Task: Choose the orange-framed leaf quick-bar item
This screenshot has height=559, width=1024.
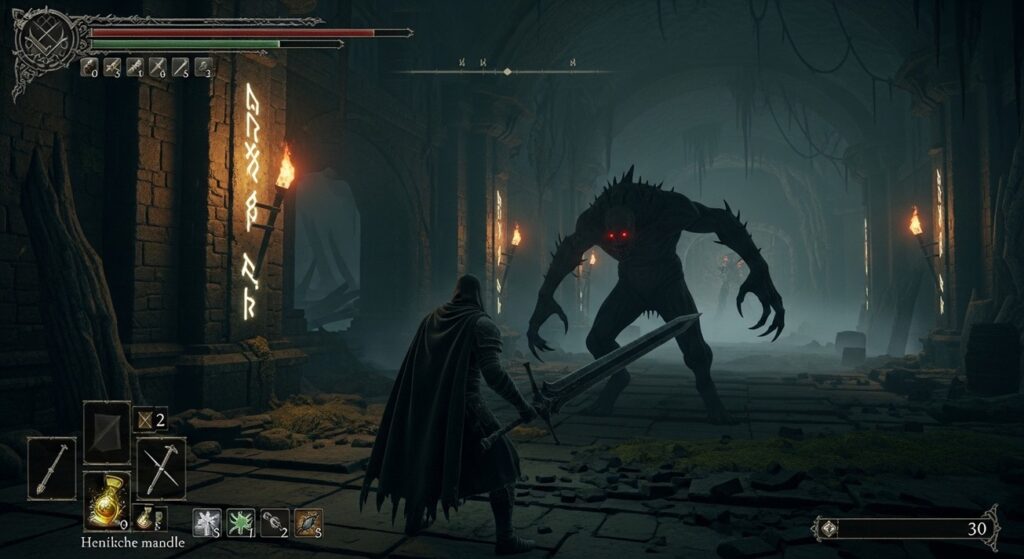Action: [x=308, y=522]
